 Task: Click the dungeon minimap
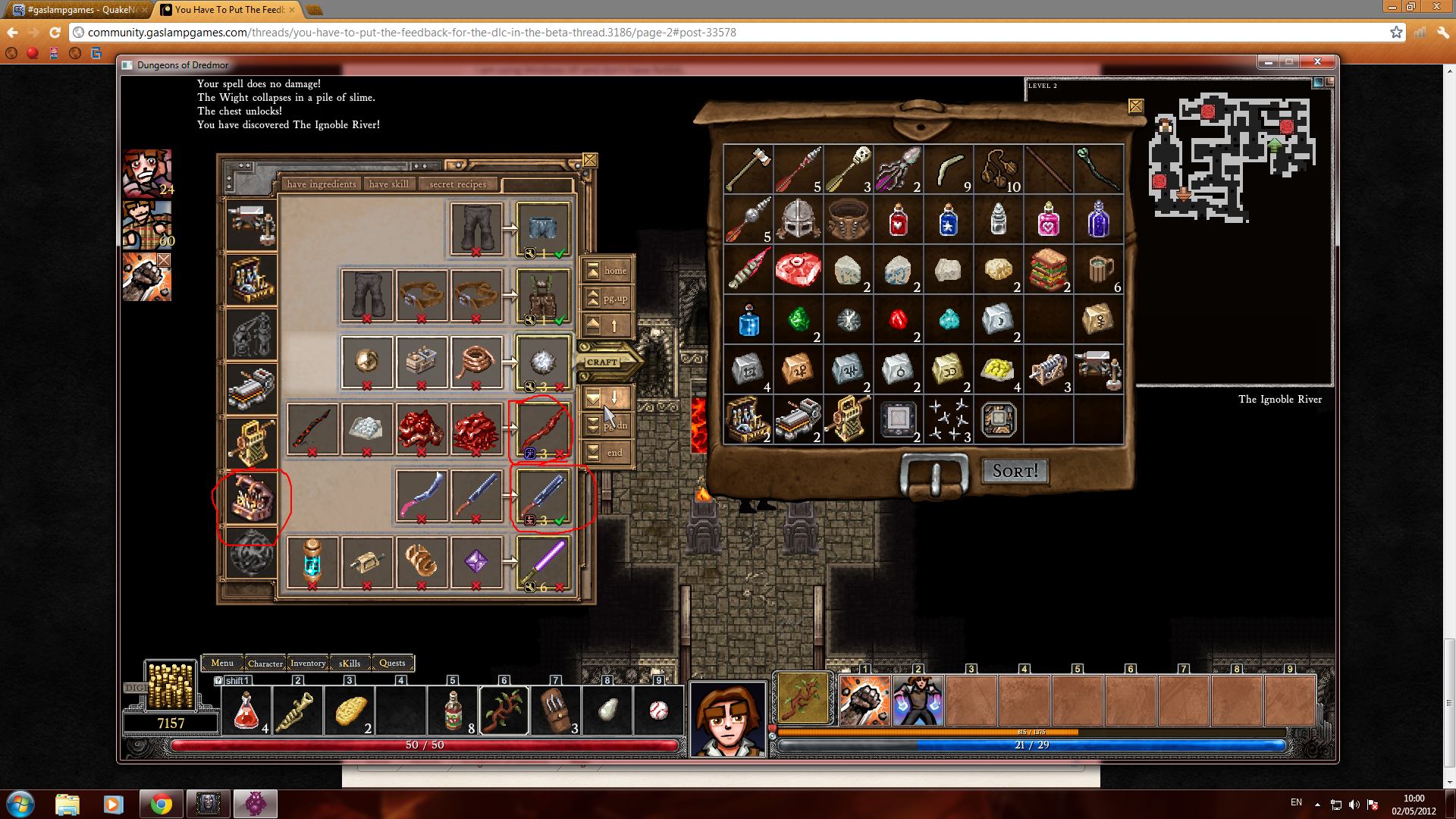[1232, 159]
